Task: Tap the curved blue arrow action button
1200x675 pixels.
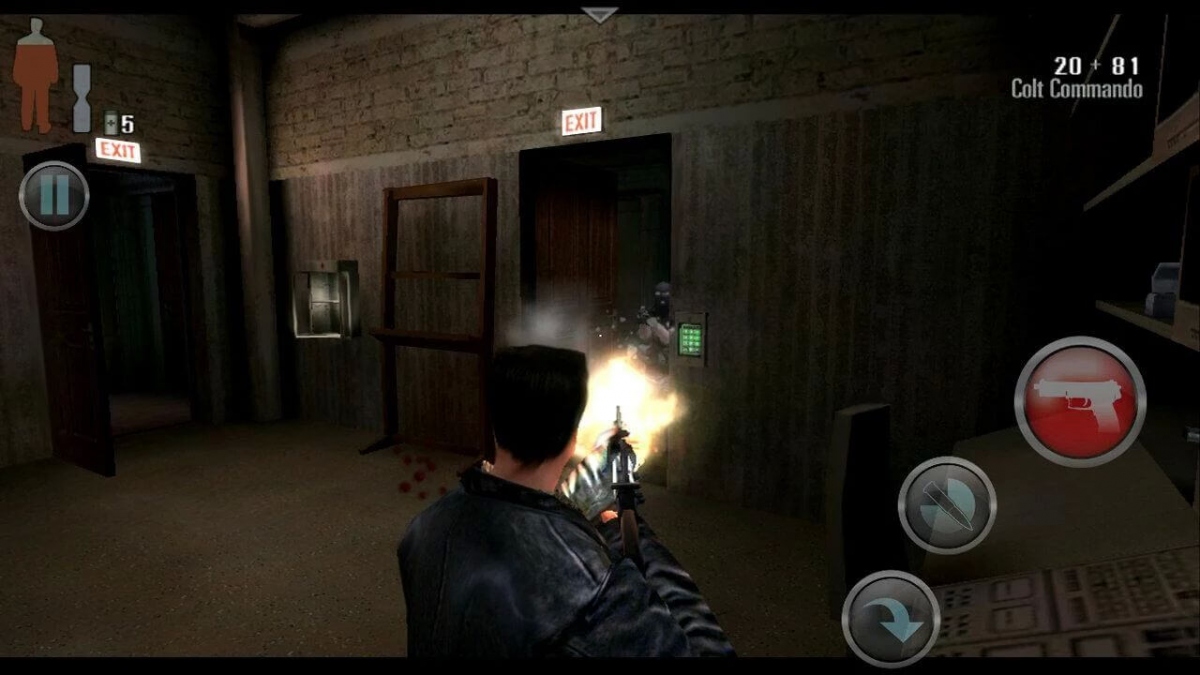Action: click(x=891, y=619)
